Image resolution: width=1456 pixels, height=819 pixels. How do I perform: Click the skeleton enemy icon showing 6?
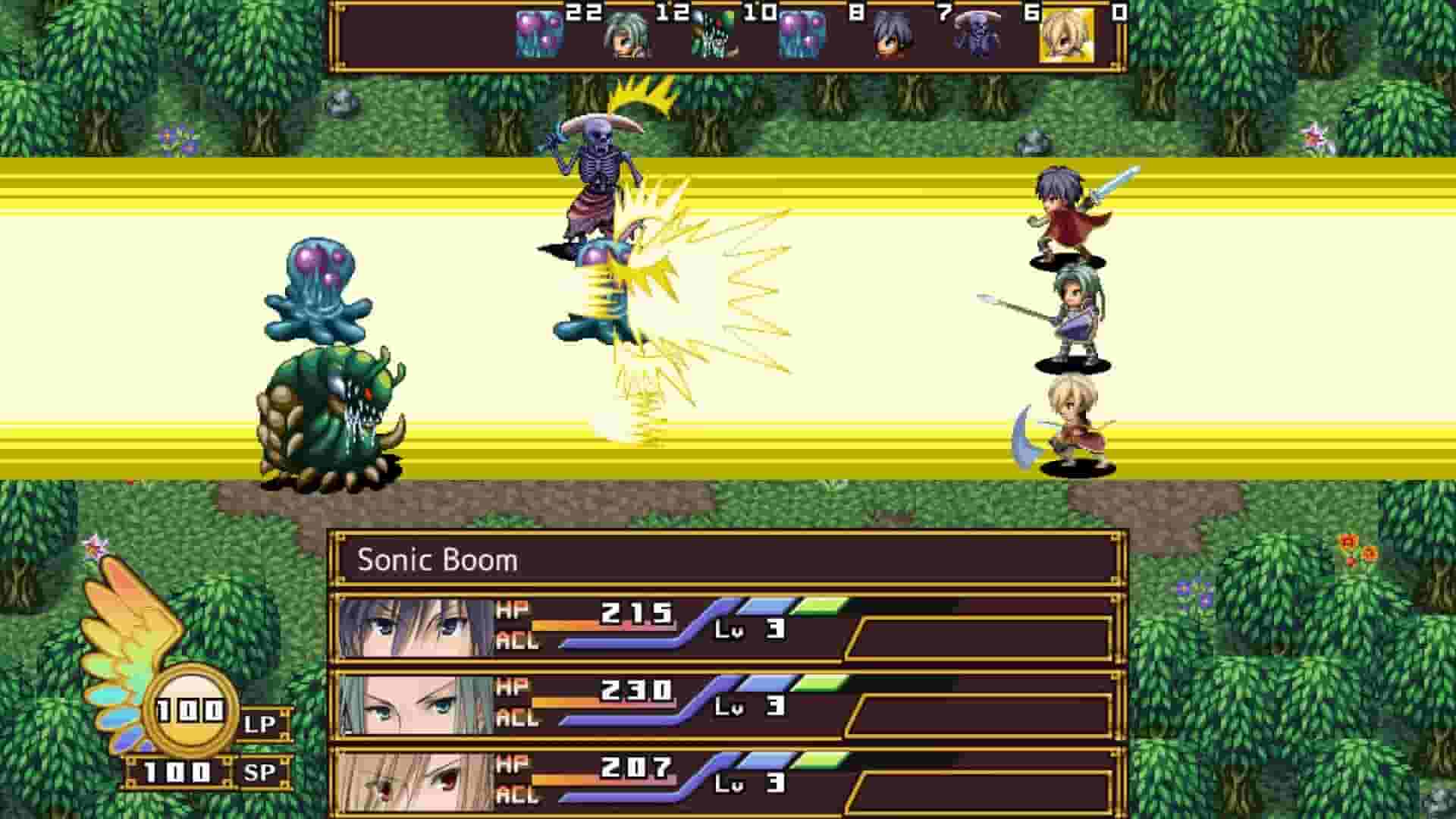tap(978, 34)
